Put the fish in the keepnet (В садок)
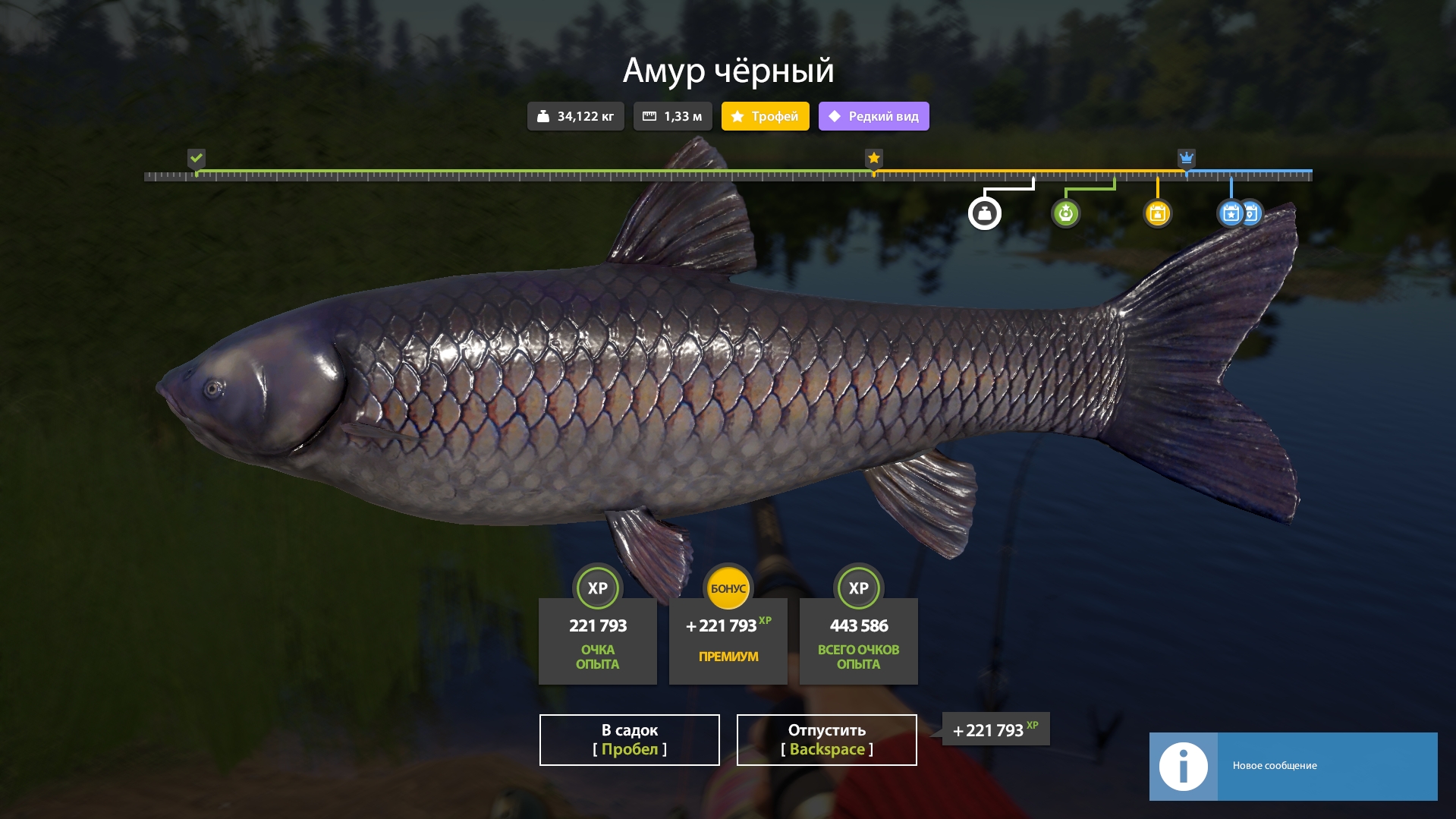The image size is (1456, 819). [629, 739]
